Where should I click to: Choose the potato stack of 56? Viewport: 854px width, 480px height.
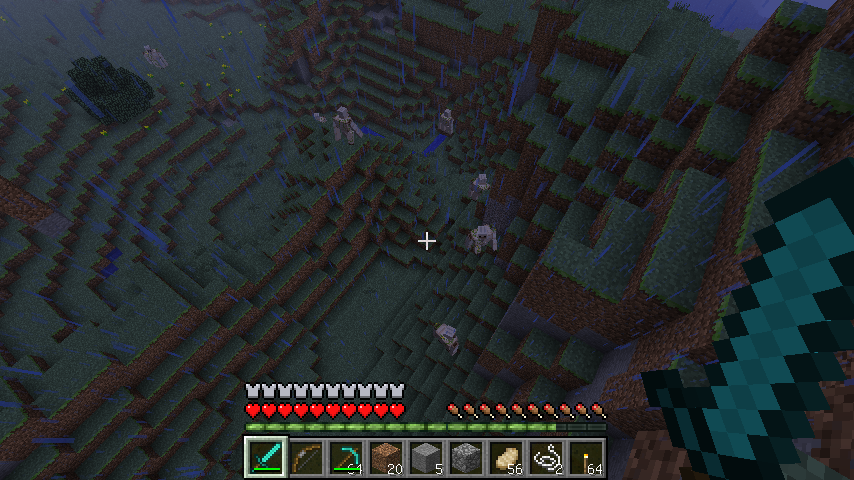pyautogui.click(x=506, y=458)
